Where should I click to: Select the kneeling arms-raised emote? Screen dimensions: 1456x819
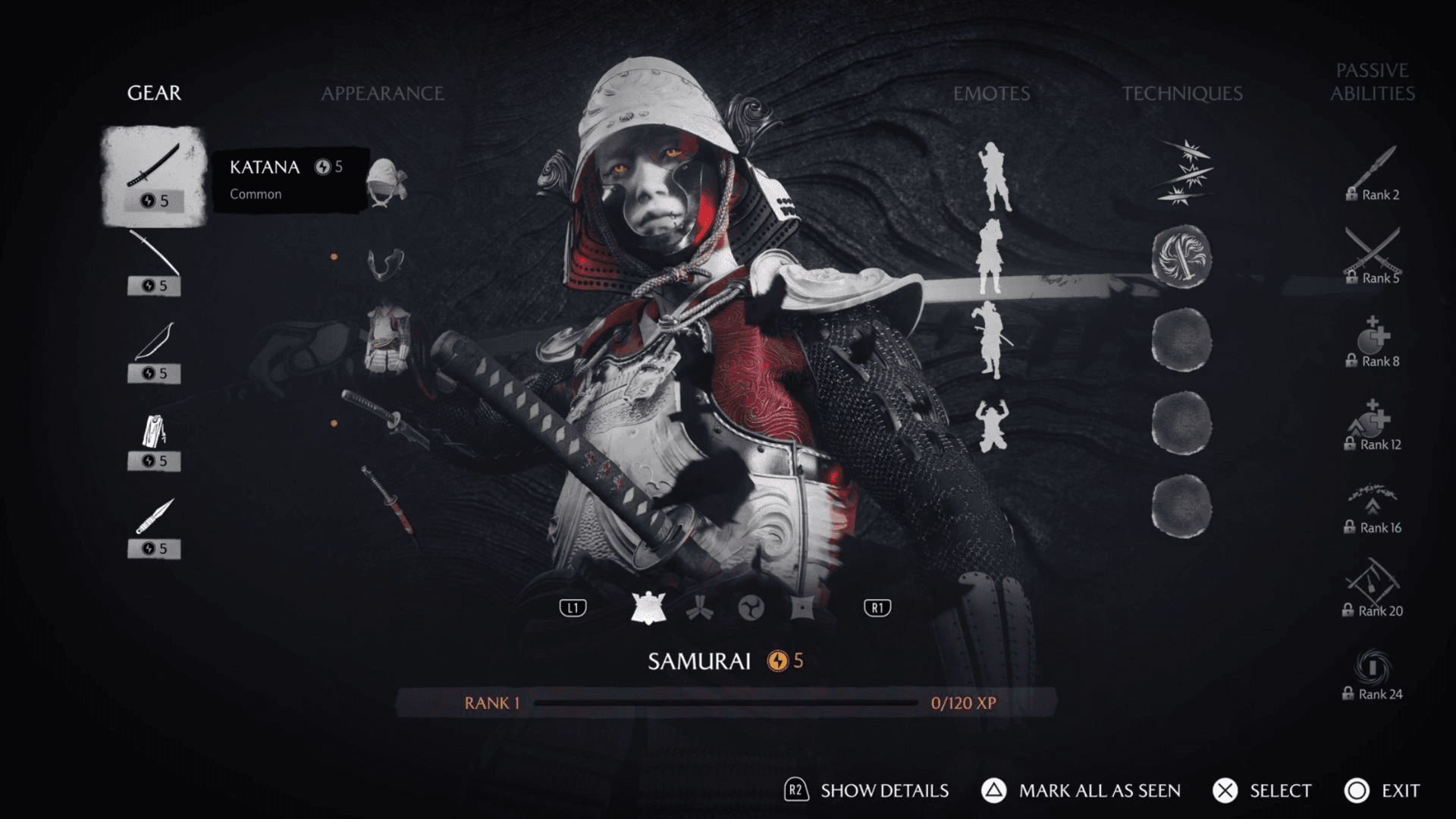pyautogui.click(x=992, y=425)
